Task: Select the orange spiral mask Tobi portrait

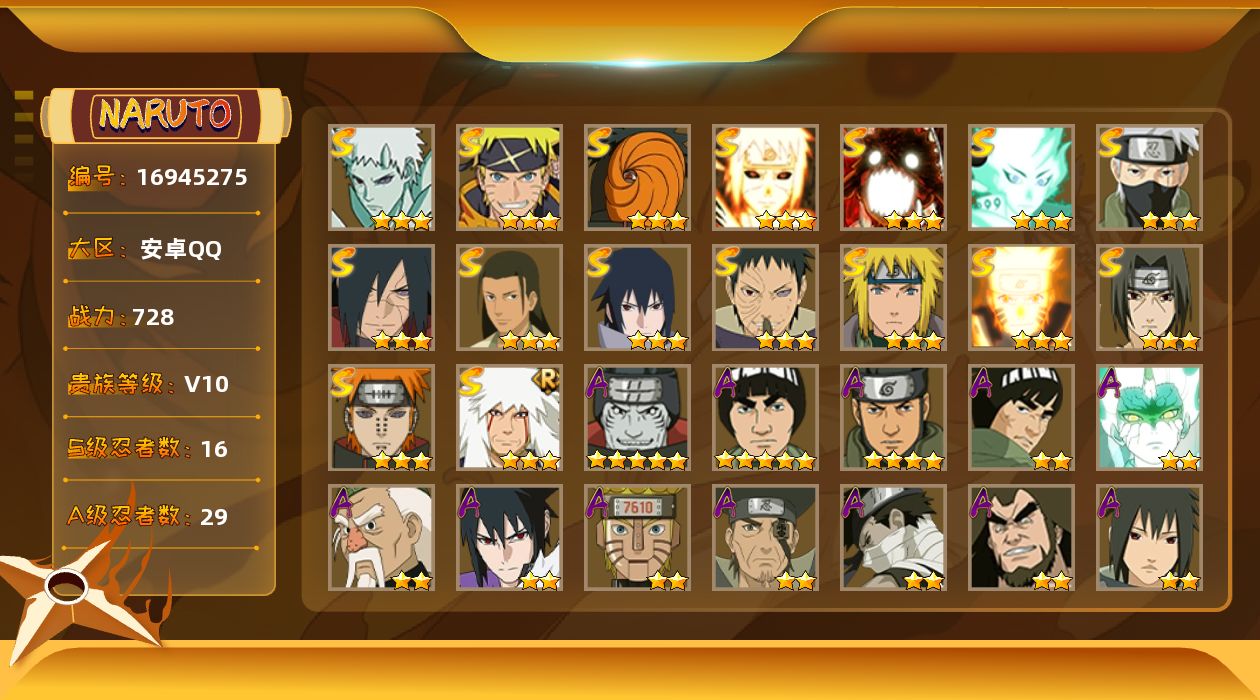Action: [x=637, y=177]
